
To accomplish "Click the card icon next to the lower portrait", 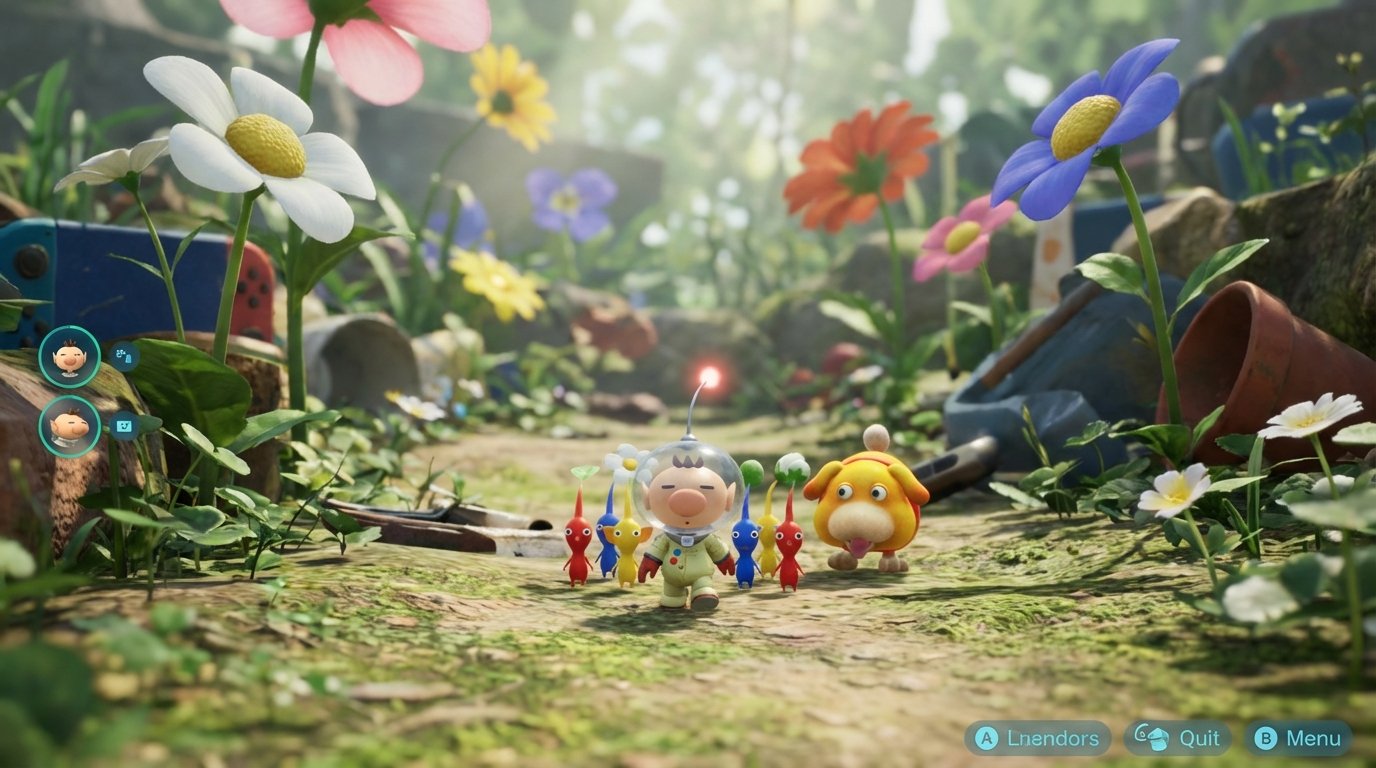I will (124, 427).
